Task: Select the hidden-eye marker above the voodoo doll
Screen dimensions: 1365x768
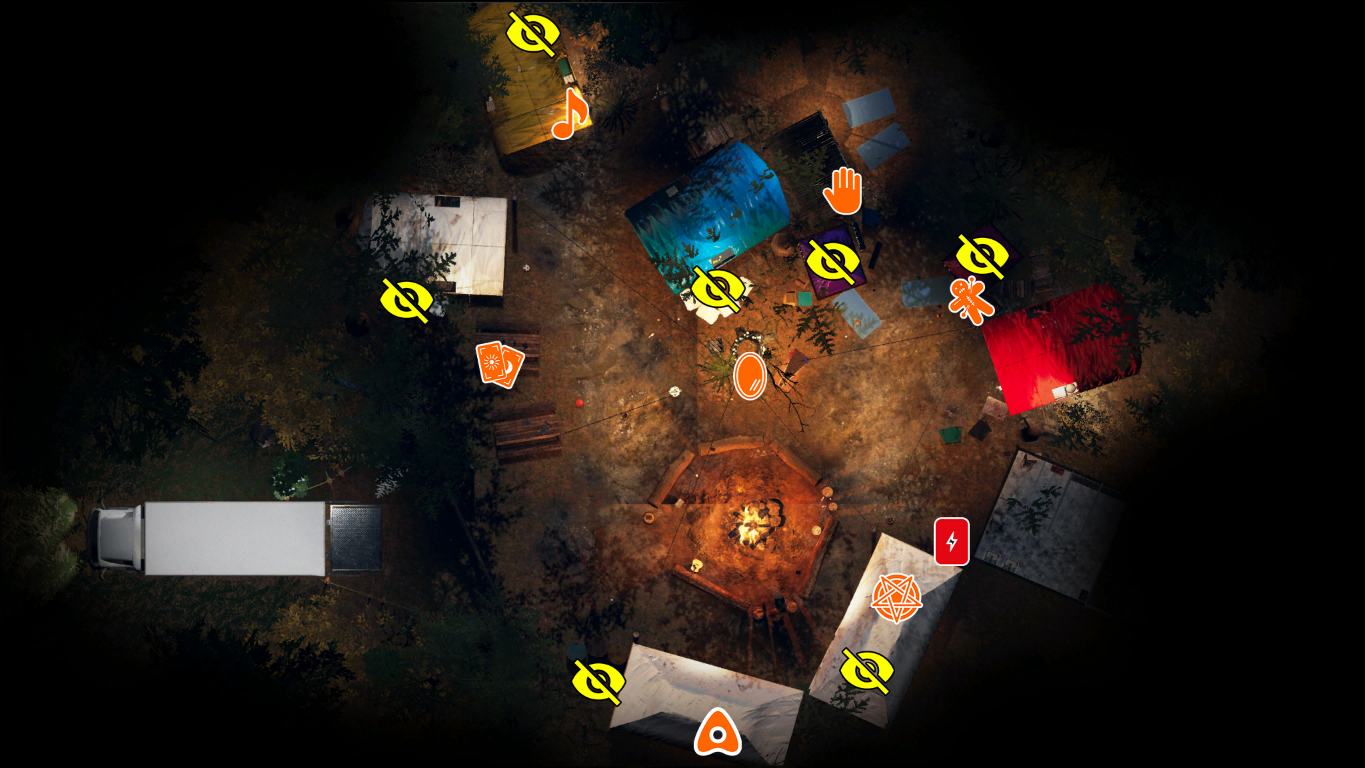Action: (980, 256)
